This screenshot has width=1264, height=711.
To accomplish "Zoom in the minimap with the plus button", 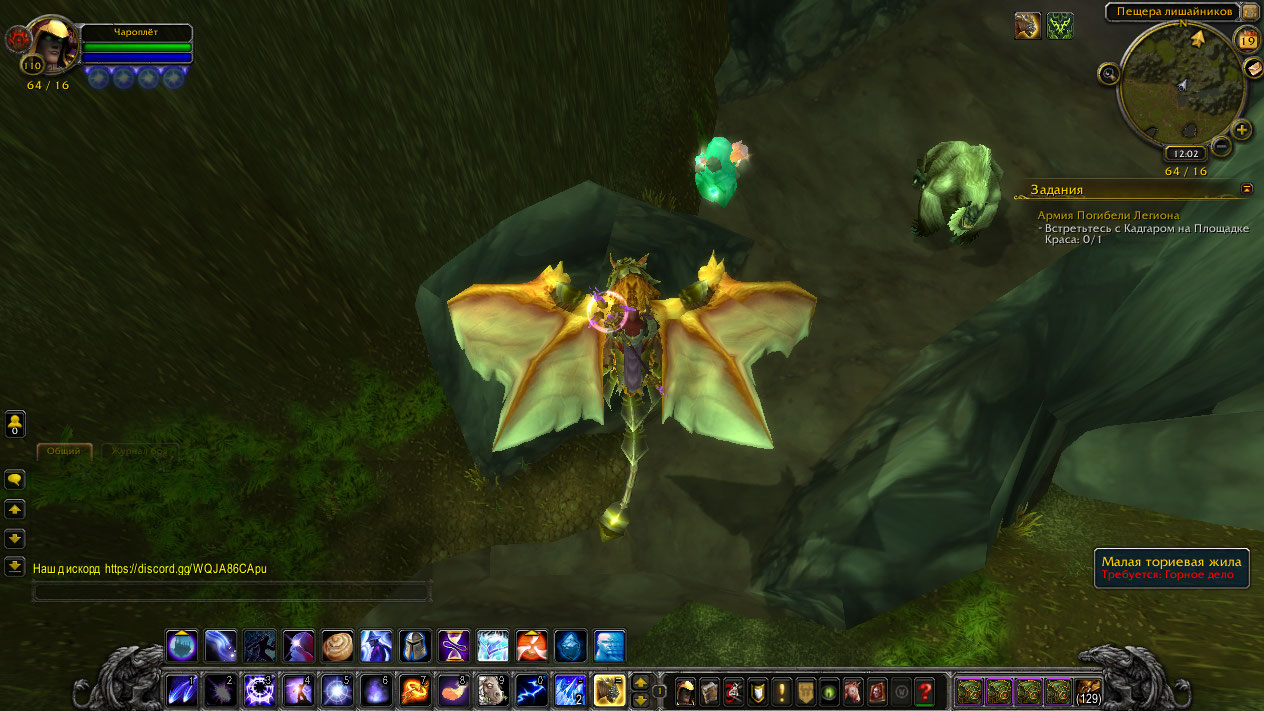I will [x=1241, y=130].
